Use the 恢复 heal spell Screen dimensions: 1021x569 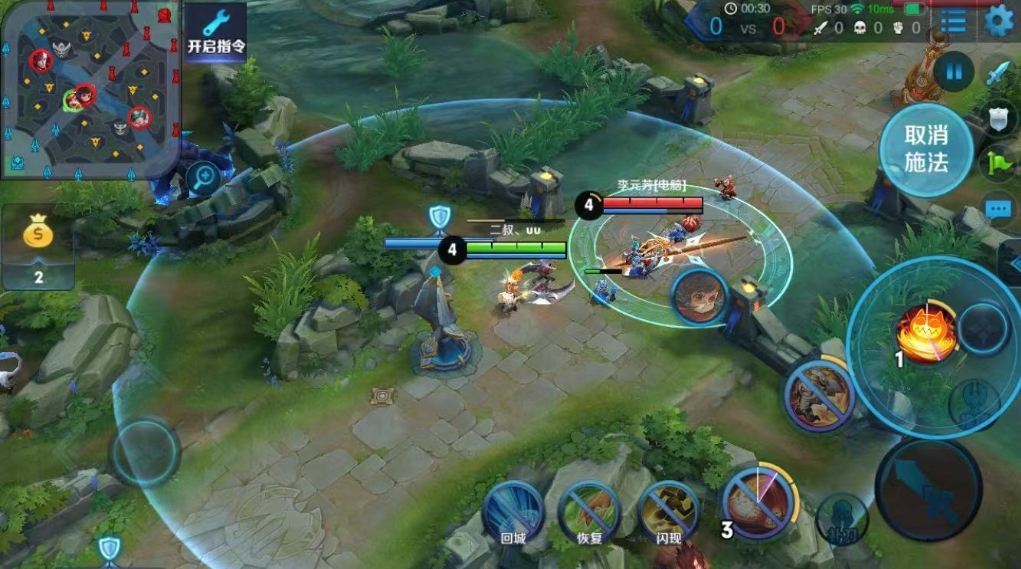click(589, 510)
